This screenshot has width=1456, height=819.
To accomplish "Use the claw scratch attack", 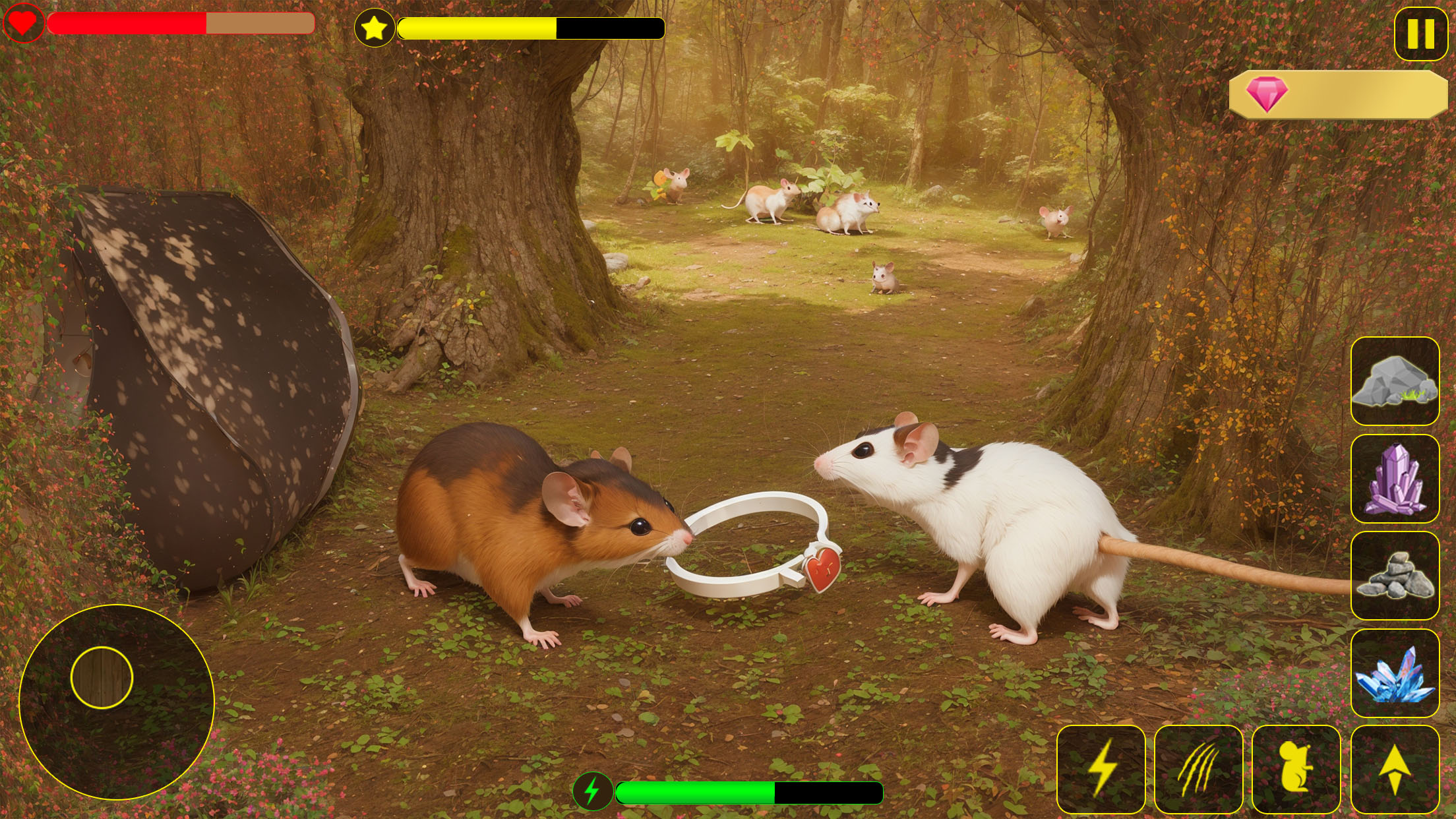I will [x=1198, y=769].
